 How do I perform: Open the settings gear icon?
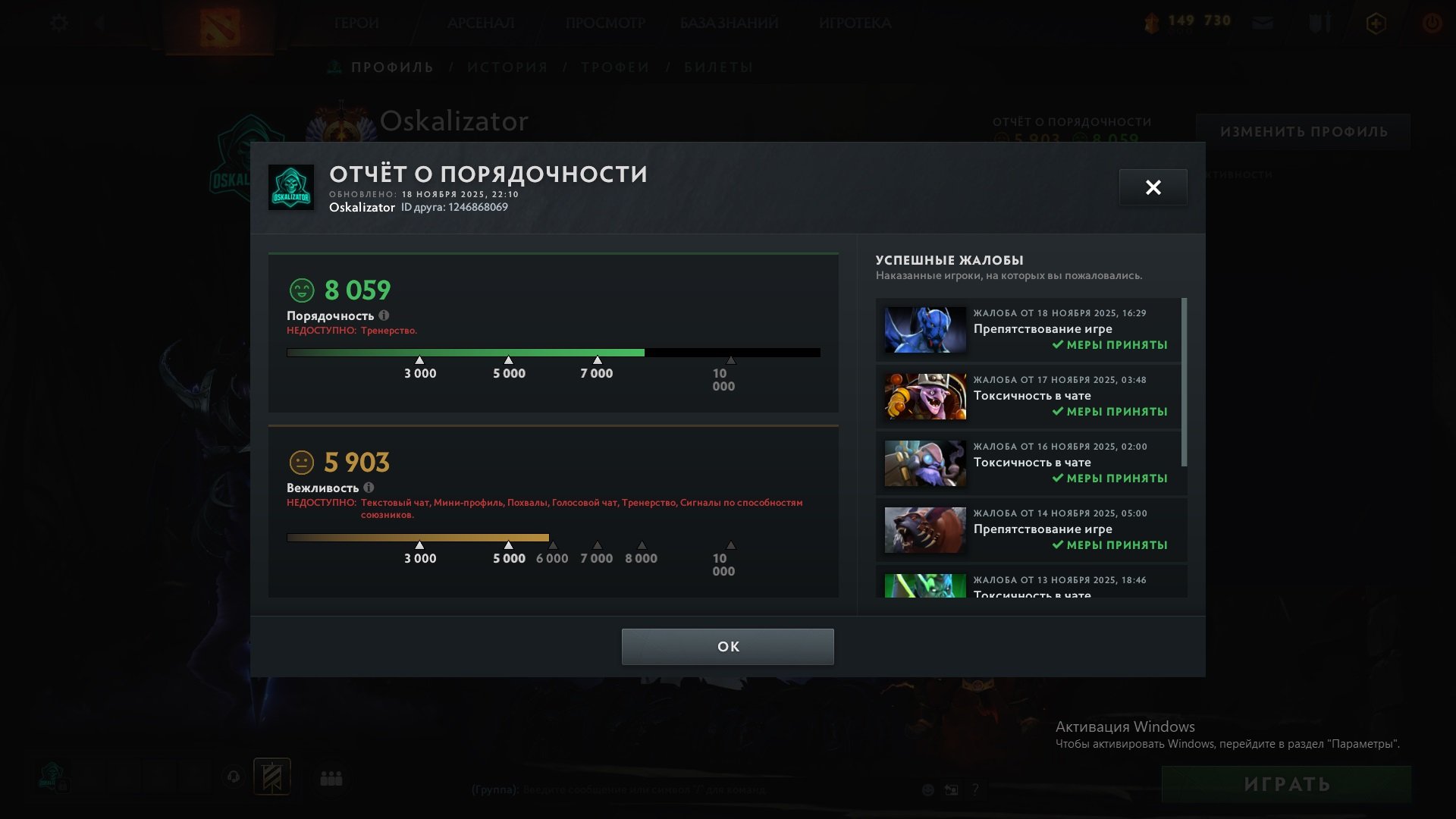[x=58, y=24]
